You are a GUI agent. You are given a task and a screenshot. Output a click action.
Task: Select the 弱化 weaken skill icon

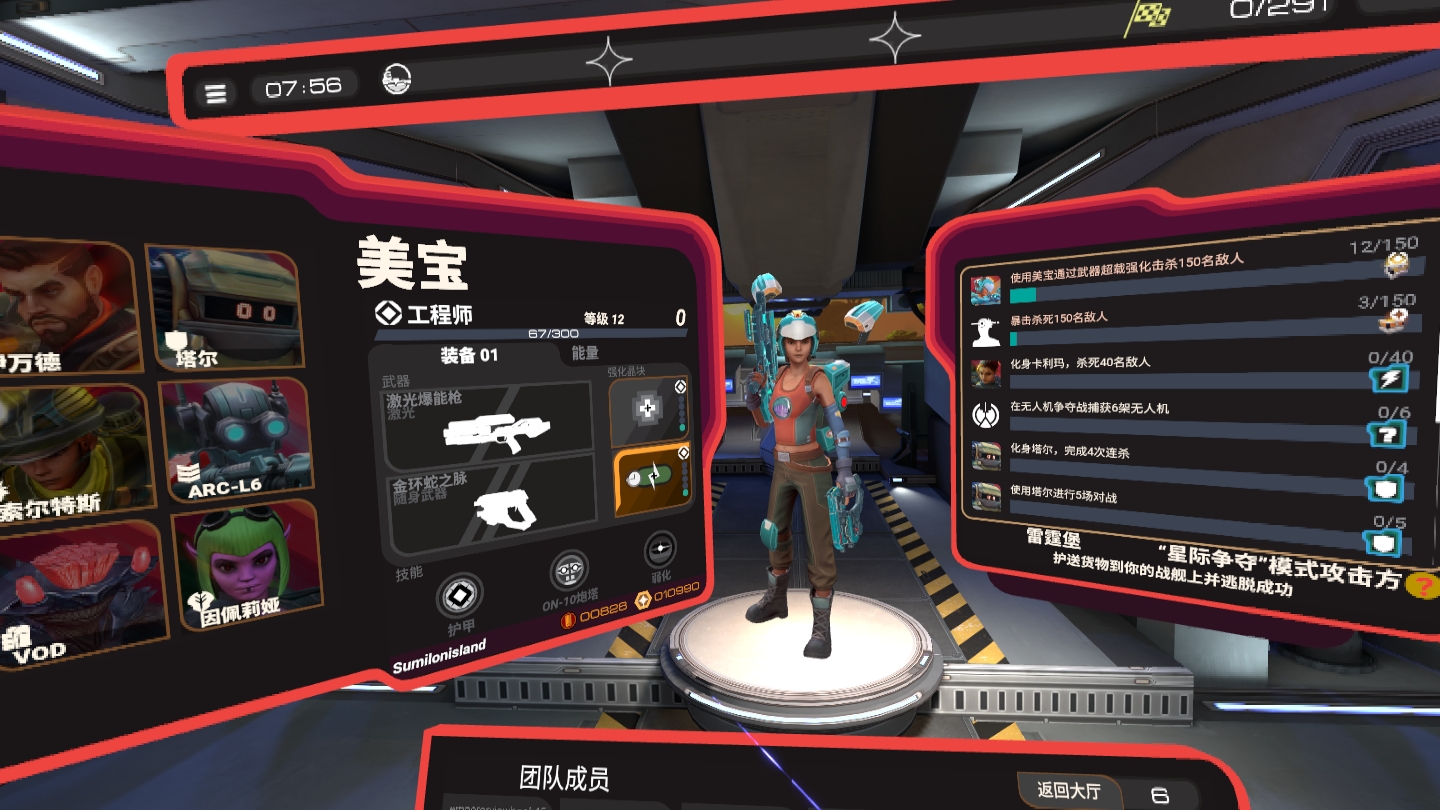pyautogui.click(x=659, y=551)
